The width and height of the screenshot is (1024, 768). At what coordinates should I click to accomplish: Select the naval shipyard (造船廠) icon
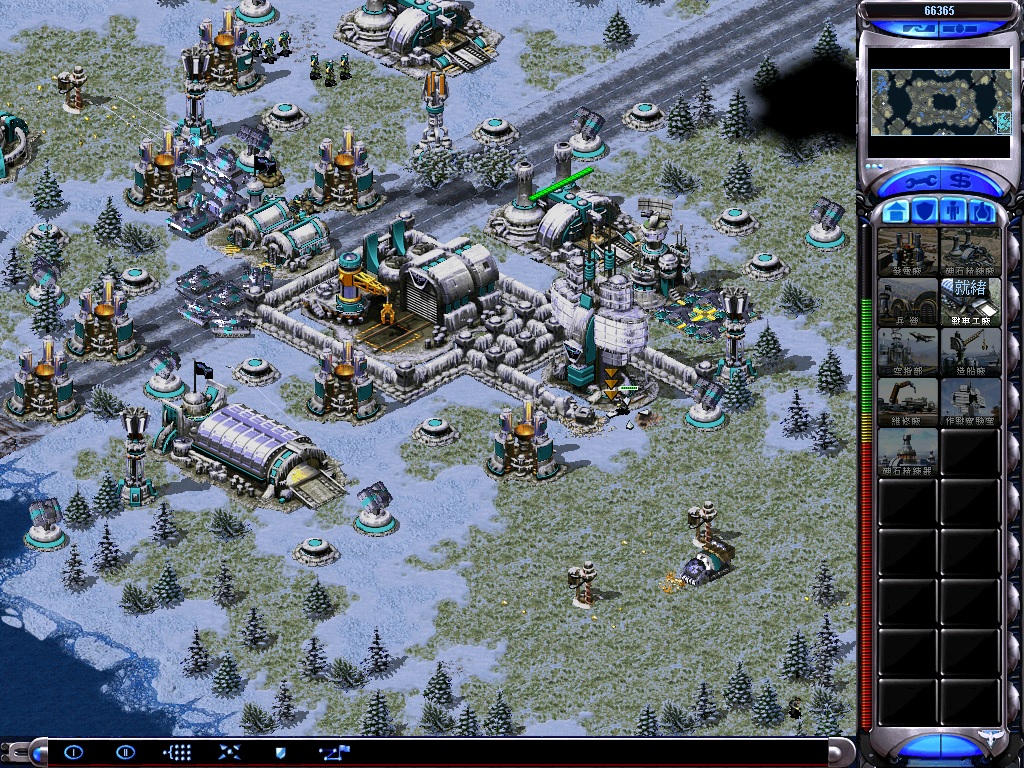pyautogui.click(x=970, y=351)
